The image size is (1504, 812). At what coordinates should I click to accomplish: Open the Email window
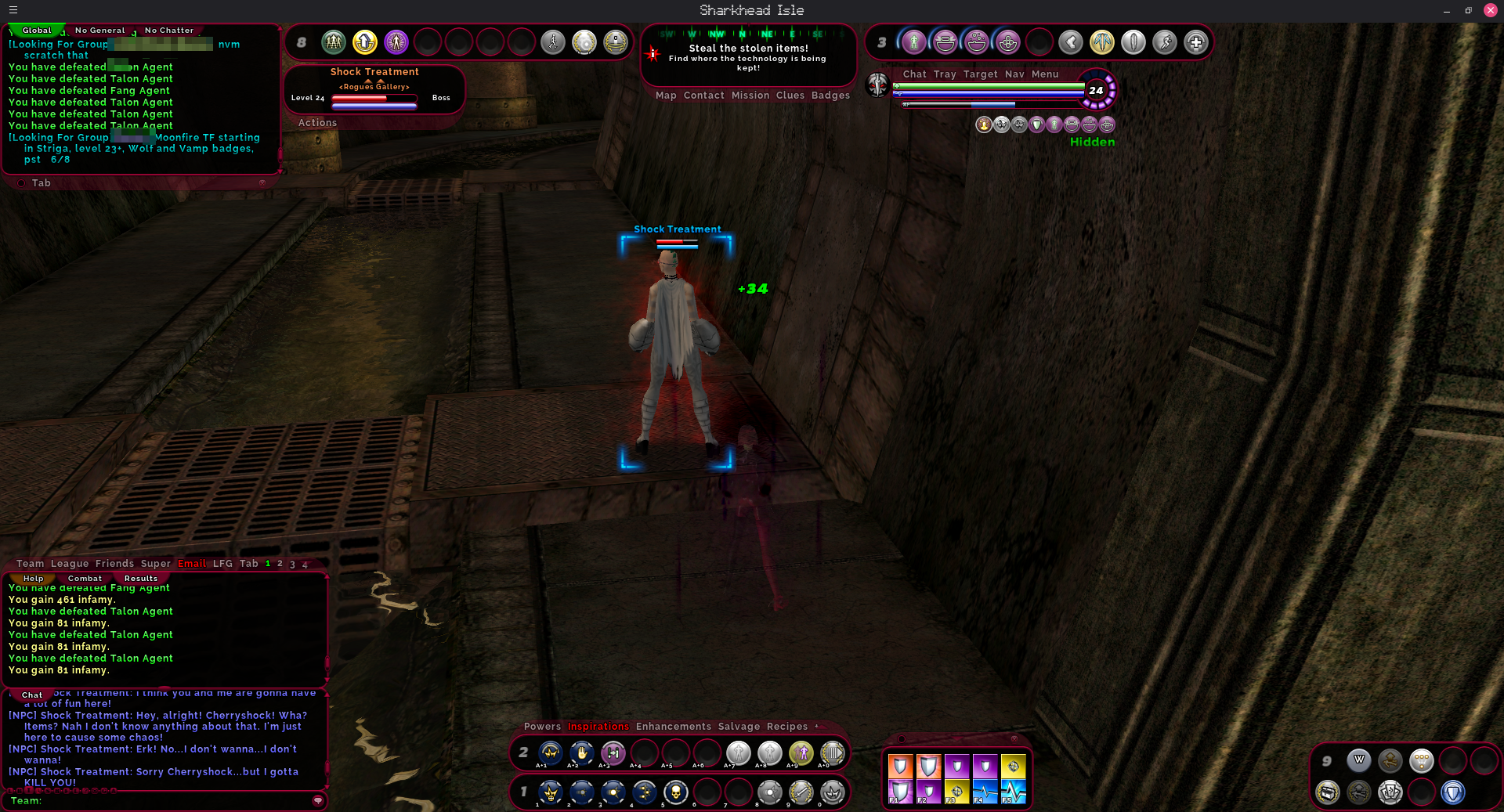pyautogui.click(x=191, y=564)
